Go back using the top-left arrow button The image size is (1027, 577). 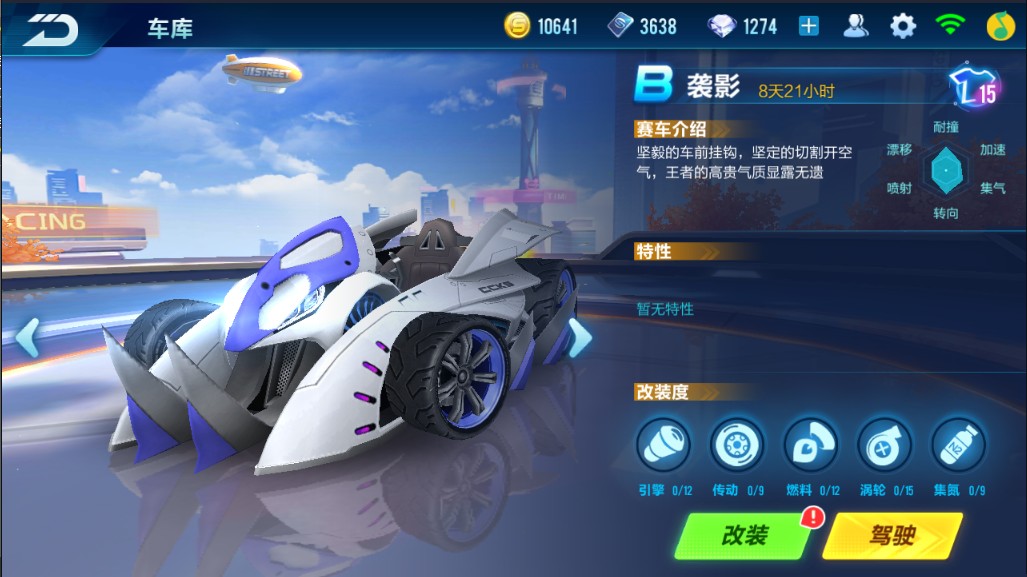(x=50, y=28)
